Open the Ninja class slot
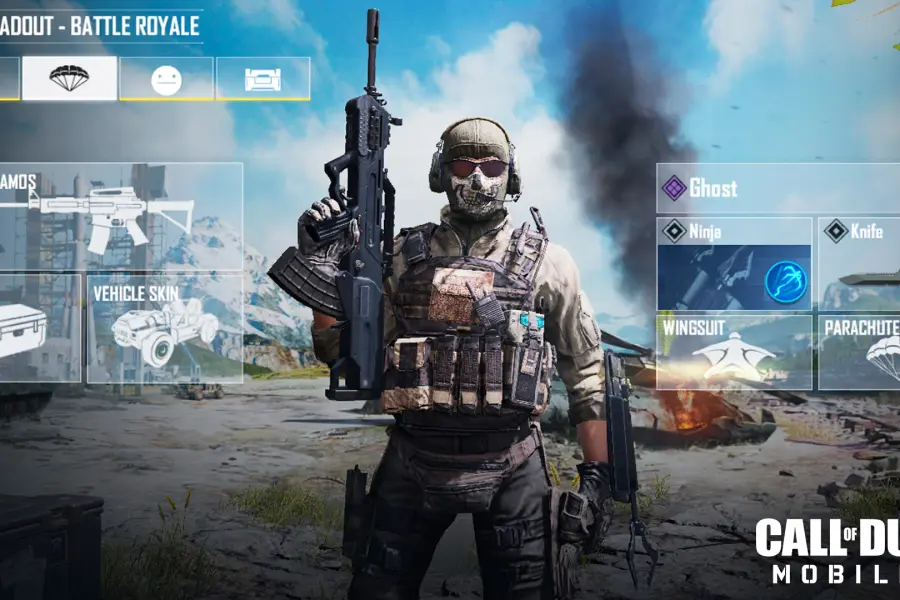Screen dimensions: 900x600 (x=734, y=264)
